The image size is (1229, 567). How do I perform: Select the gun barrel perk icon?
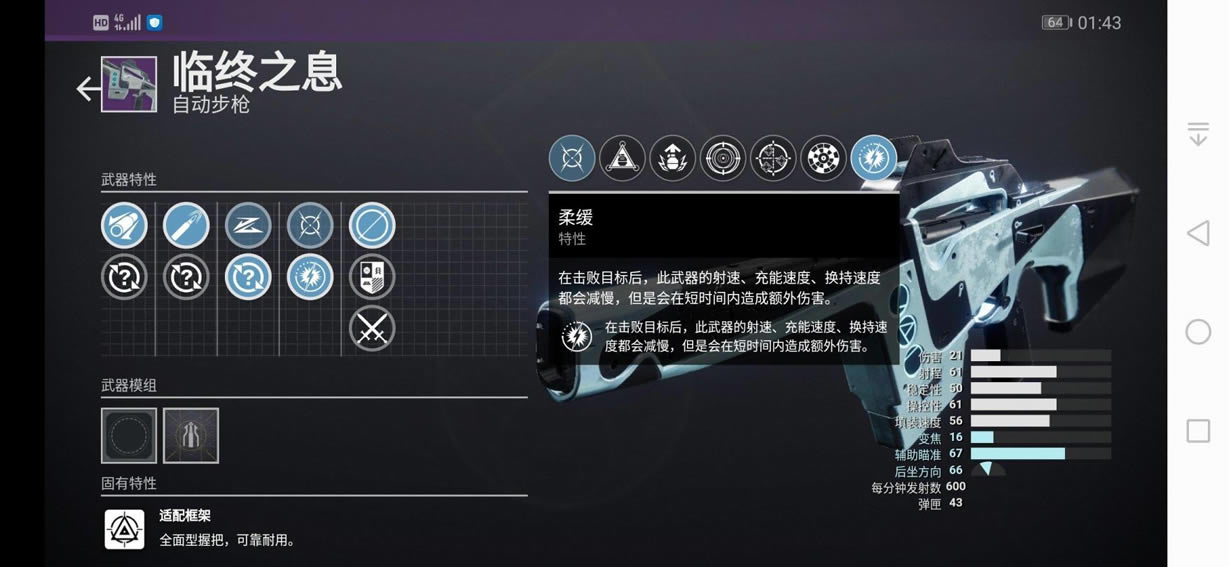[x=124, y=226]
